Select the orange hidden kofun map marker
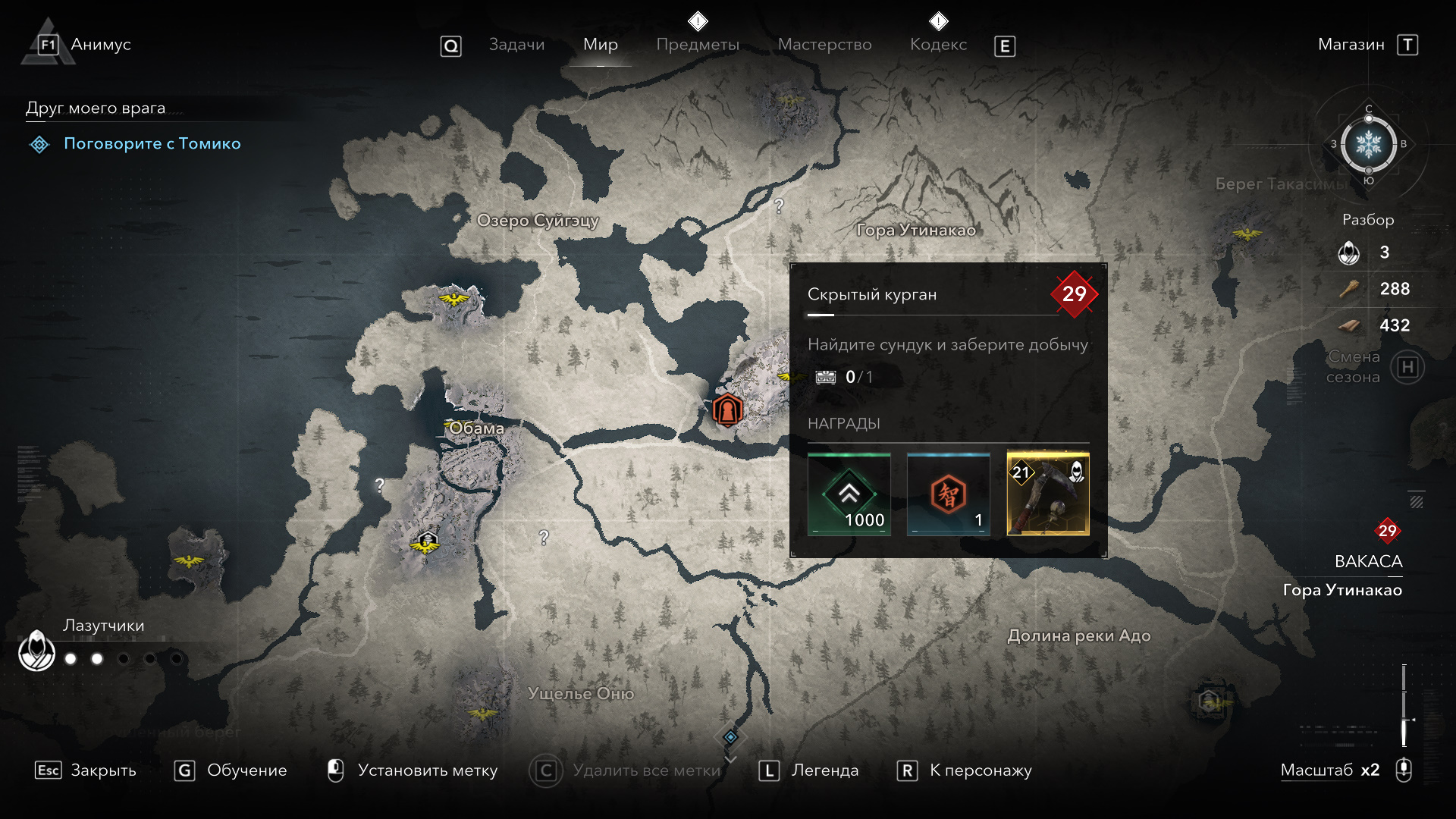This screenshot has width=1456, height=819. [727, 410]
